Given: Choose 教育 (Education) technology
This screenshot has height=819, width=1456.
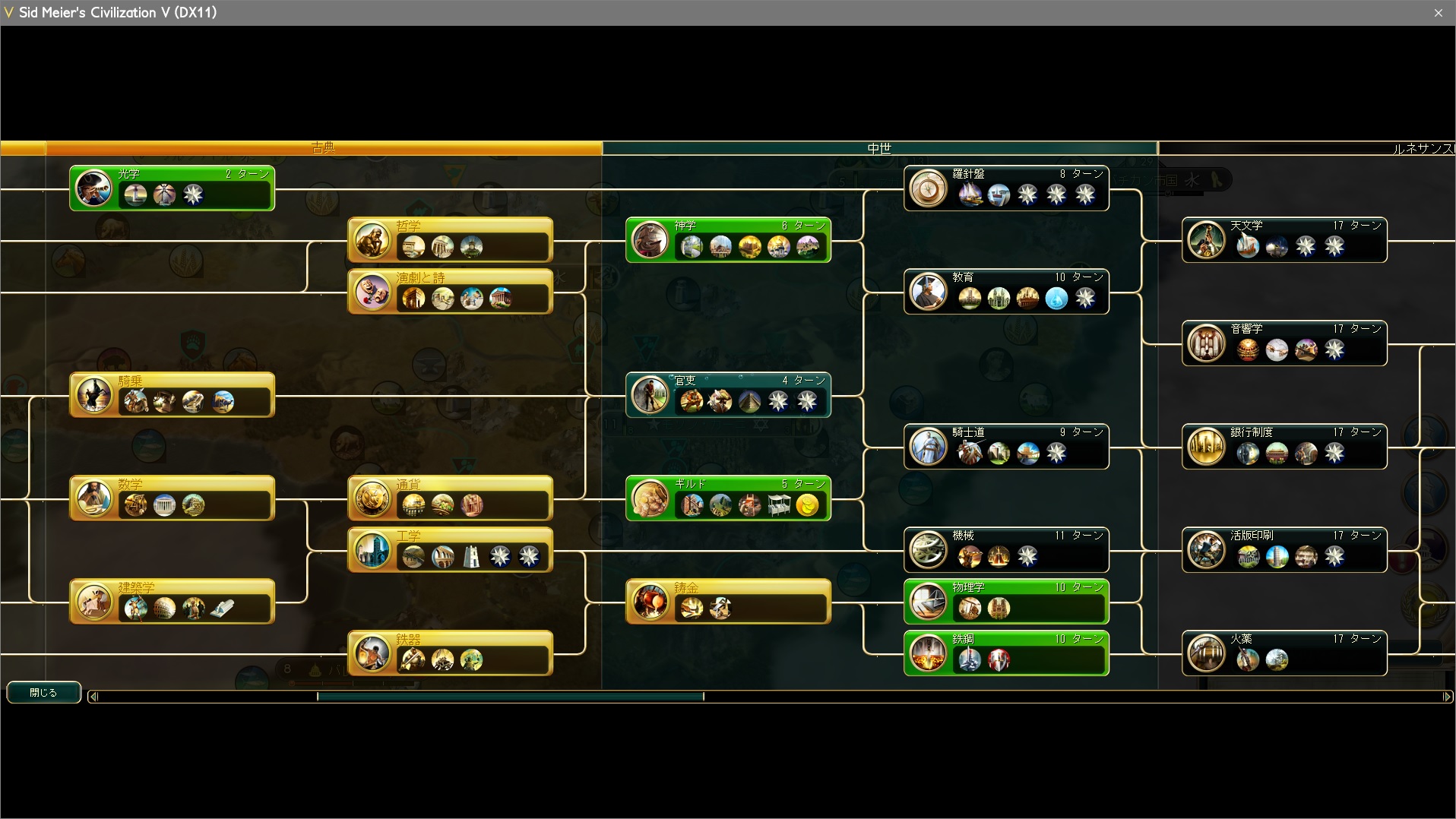Looking at the screenshot, I should (1005, 292).
